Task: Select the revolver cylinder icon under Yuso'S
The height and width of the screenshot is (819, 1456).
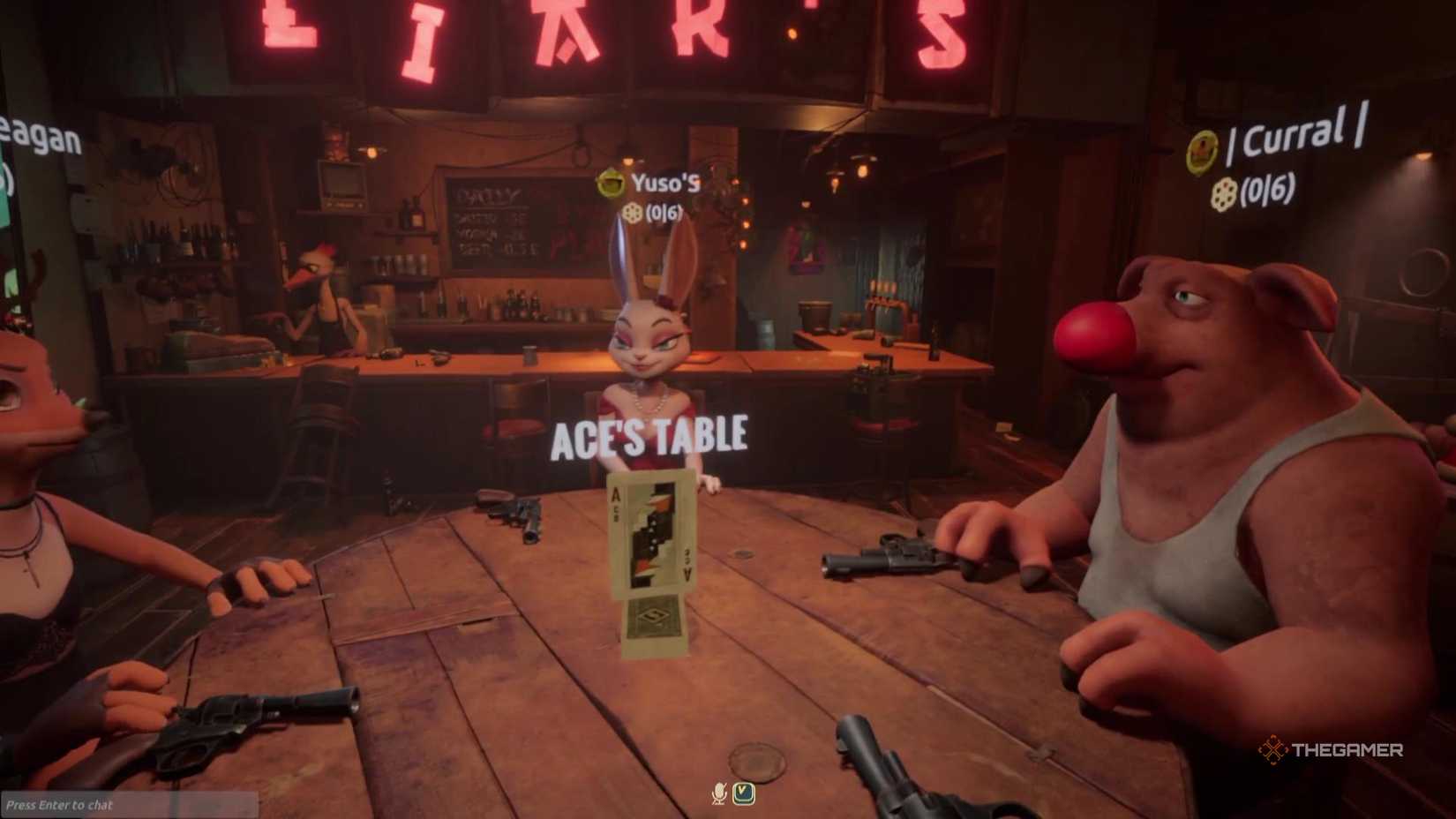Action: pos(630,212)
